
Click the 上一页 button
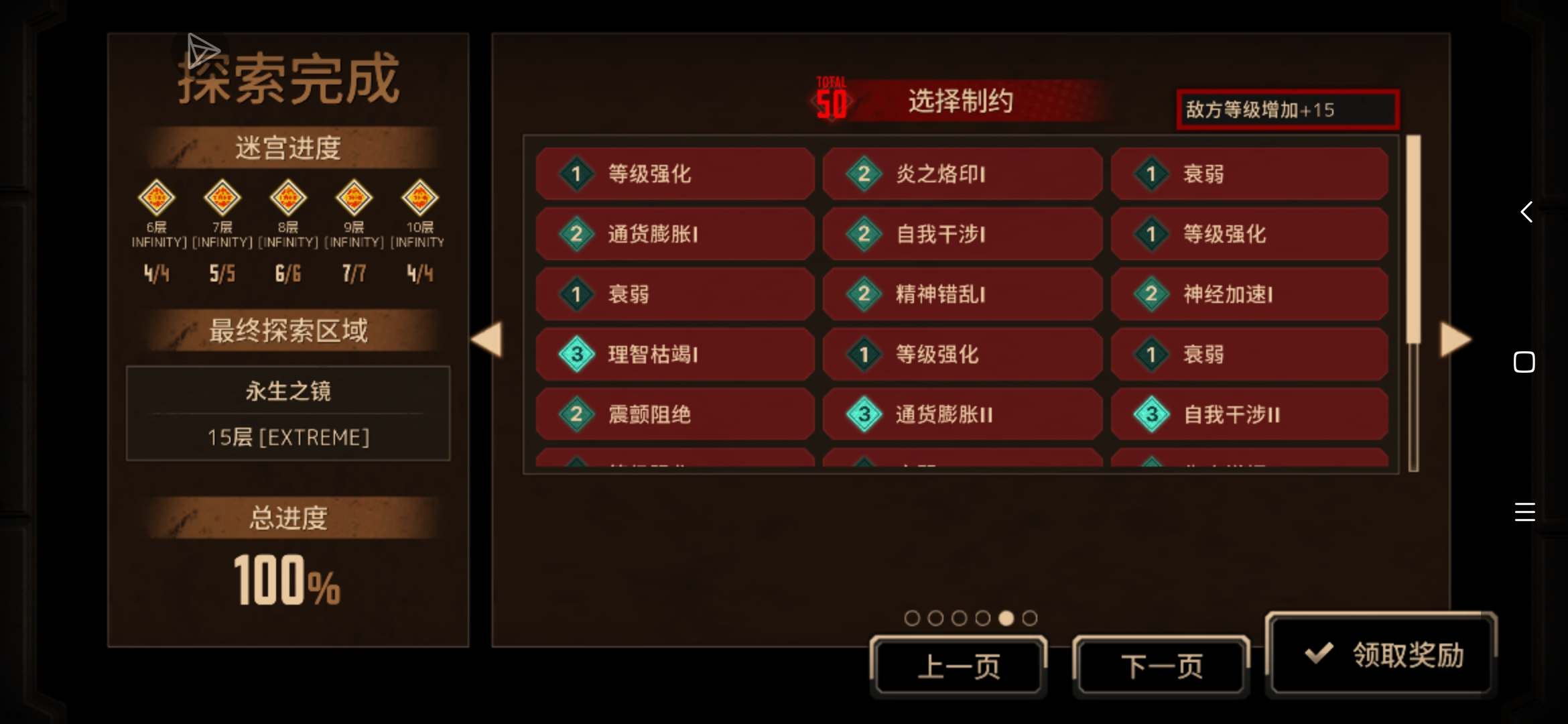coord(958,666)
